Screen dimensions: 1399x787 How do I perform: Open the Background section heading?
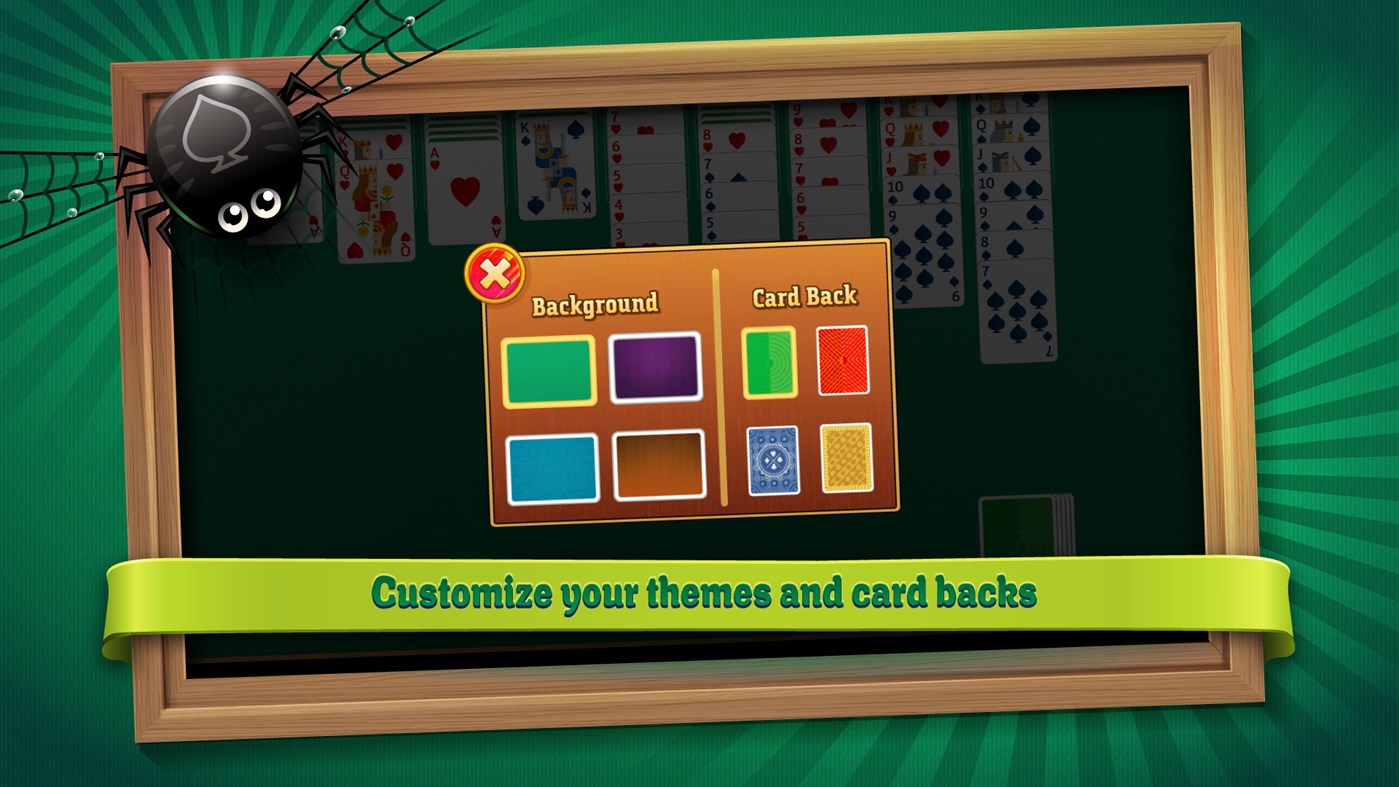(597, 302)
